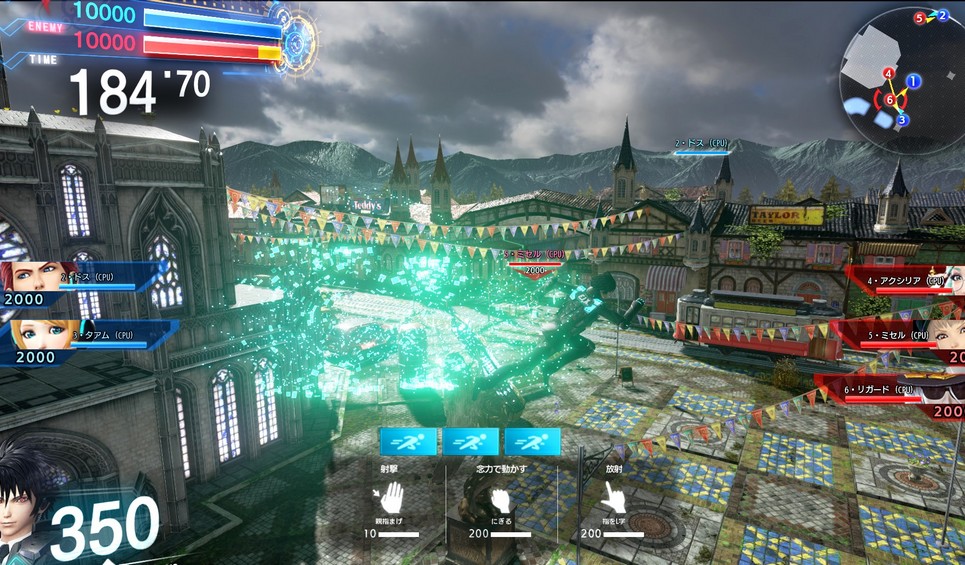The height and width of the screenshot is (565, 965).
Task: Activate the 念力で動かす grab ability icon
Action: [500, 499]
